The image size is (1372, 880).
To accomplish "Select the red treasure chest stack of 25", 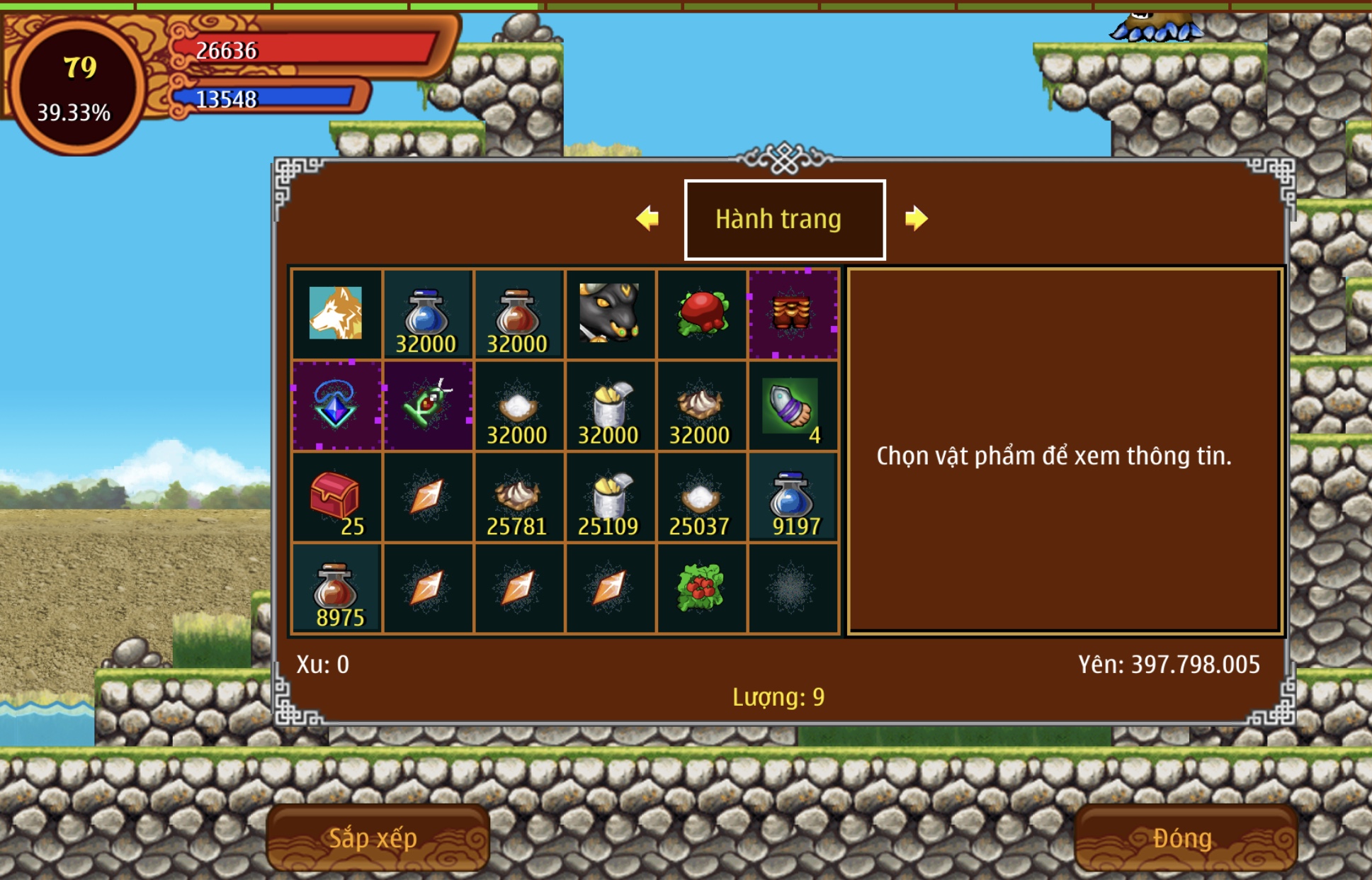I will click(x=336, y=497).
